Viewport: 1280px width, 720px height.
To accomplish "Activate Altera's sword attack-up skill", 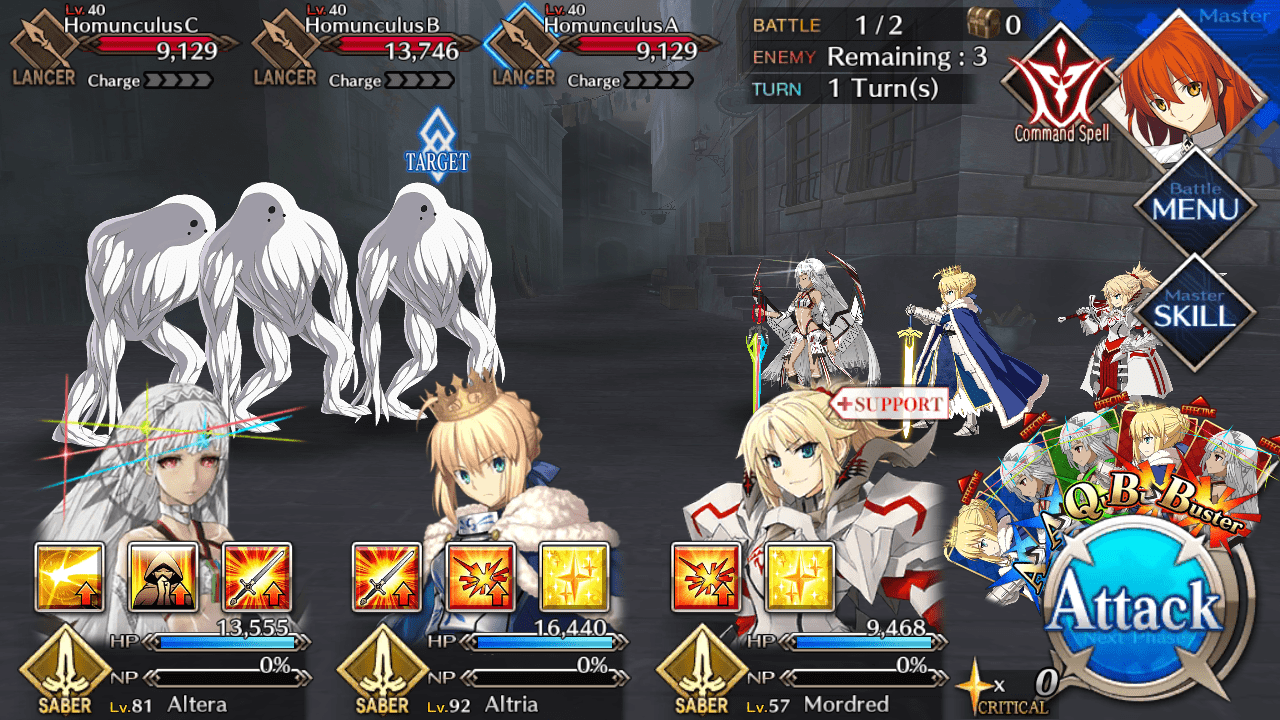I will pos(257,577).
